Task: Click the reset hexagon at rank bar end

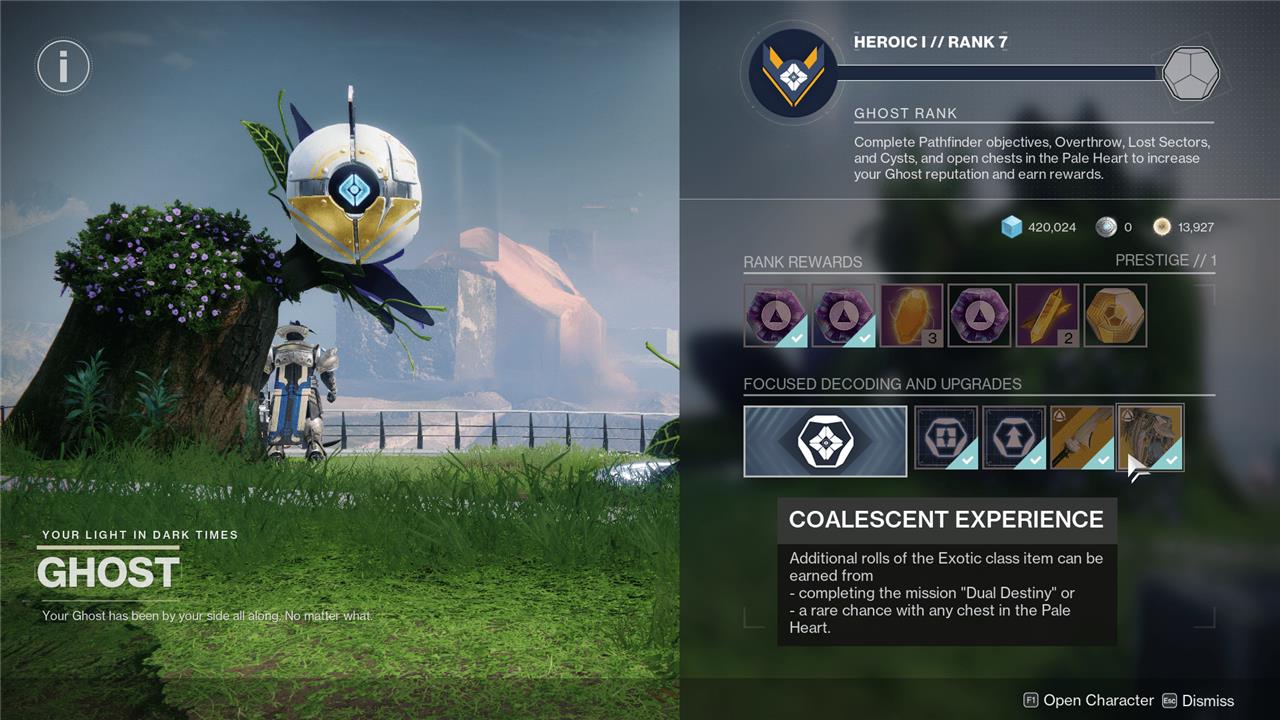Action: coord(1190,73)
